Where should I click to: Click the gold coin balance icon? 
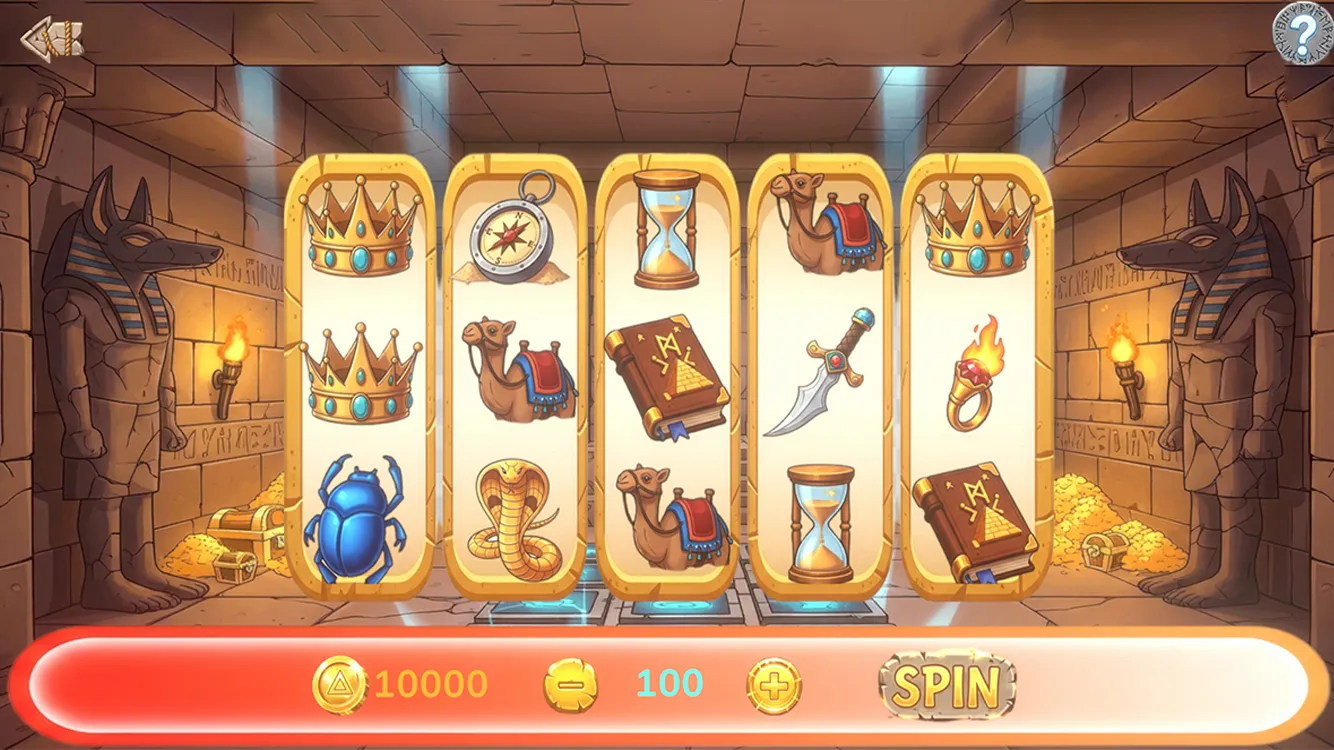344,686
